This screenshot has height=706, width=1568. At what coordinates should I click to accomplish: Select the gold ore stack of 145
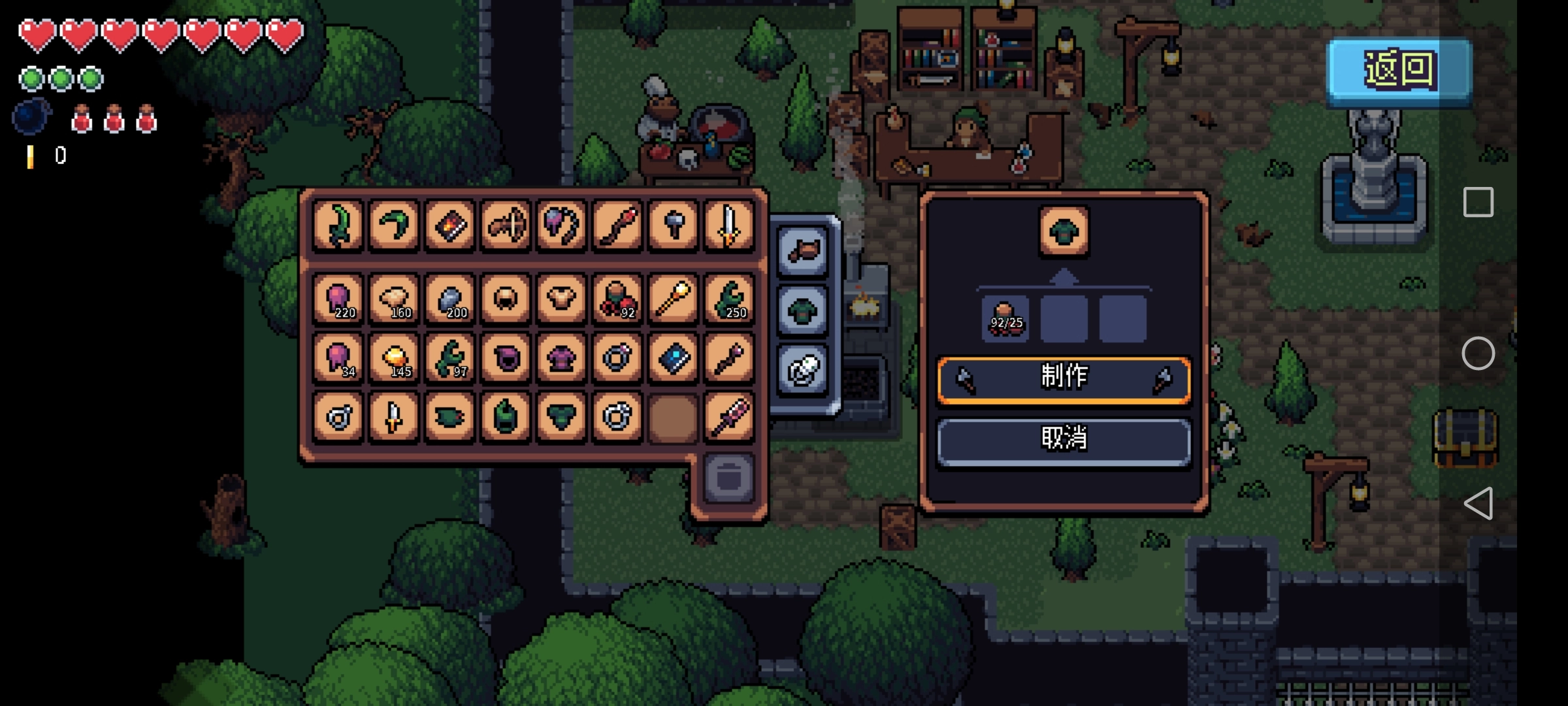(x=394, y=358)
